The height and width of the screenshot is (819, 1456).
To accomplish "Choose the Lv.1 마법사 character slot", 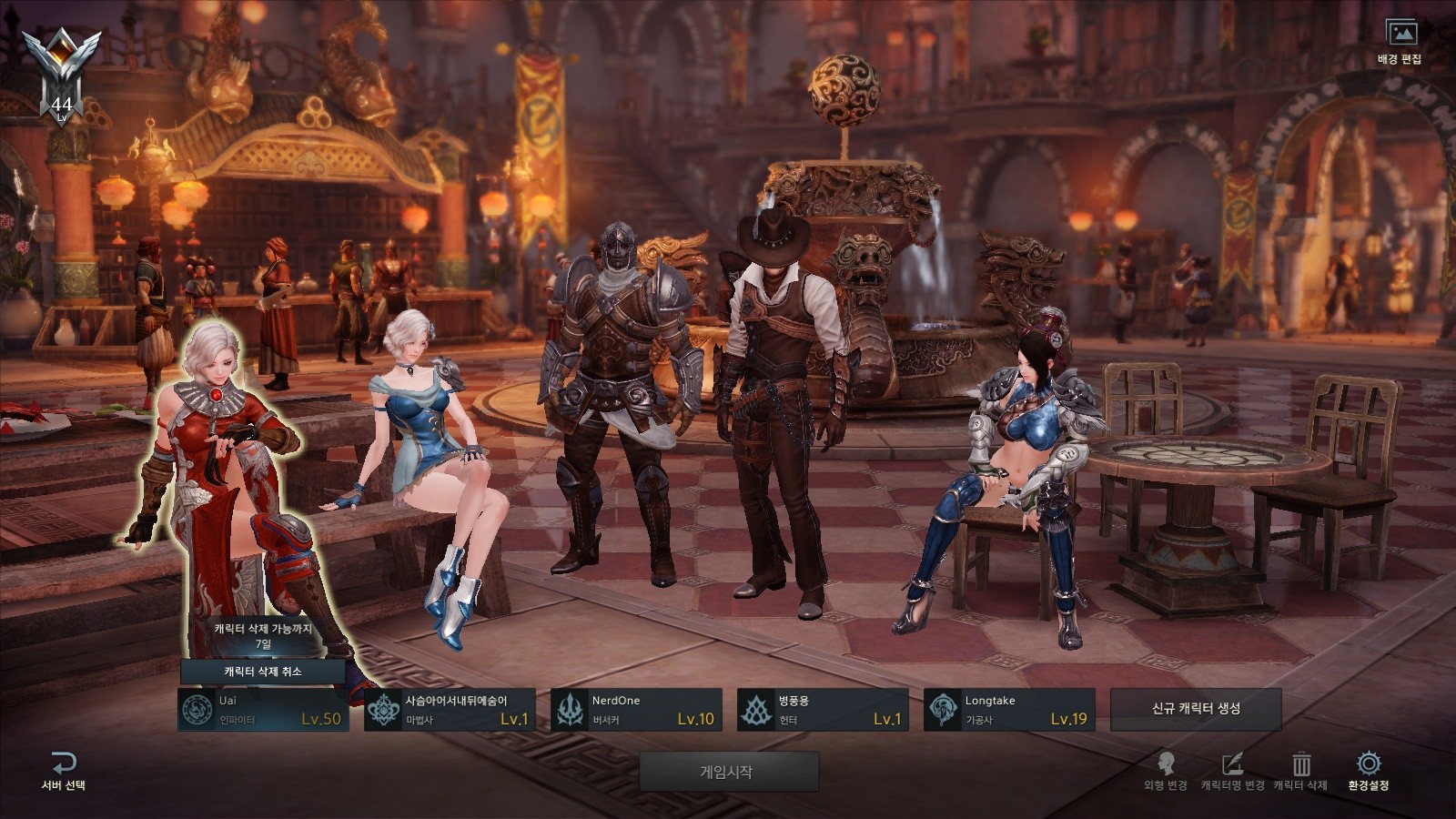I will point(450,710).
